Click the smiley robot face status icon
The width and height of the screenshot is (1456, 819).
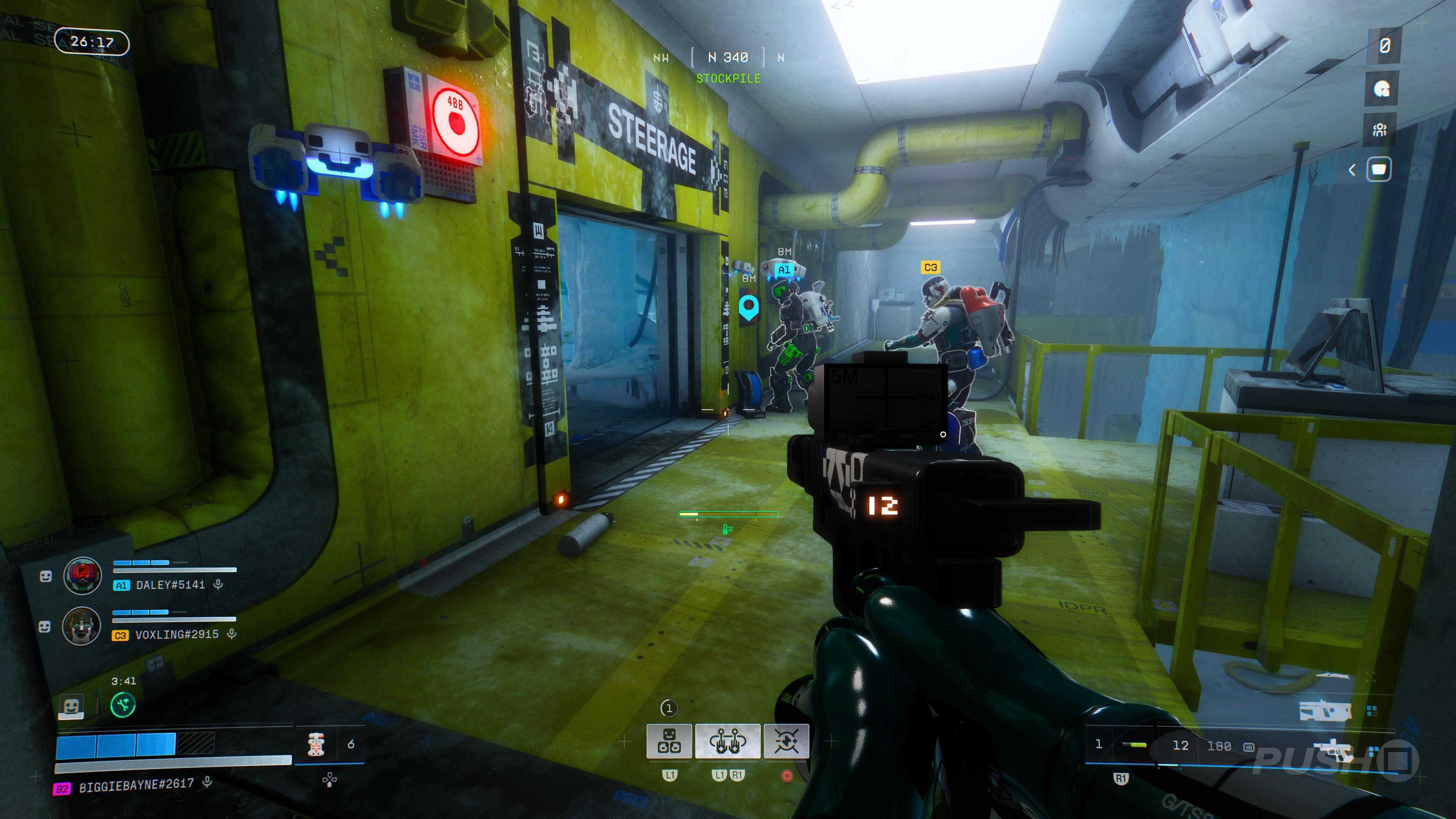point(72,706)
